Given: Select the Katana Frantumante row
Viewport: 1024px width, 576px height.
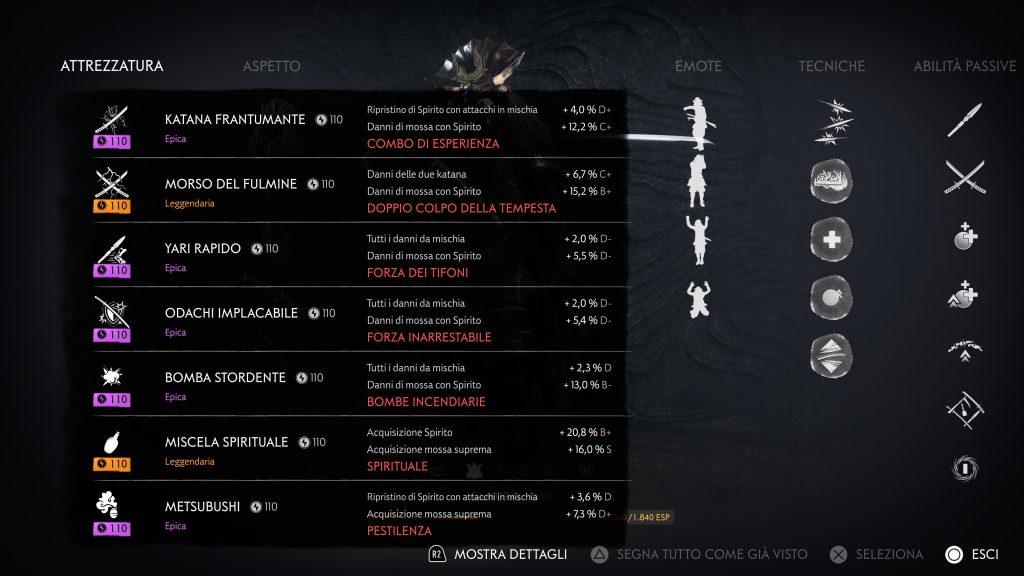Looking at the screenshot, I should click(235, 119).
